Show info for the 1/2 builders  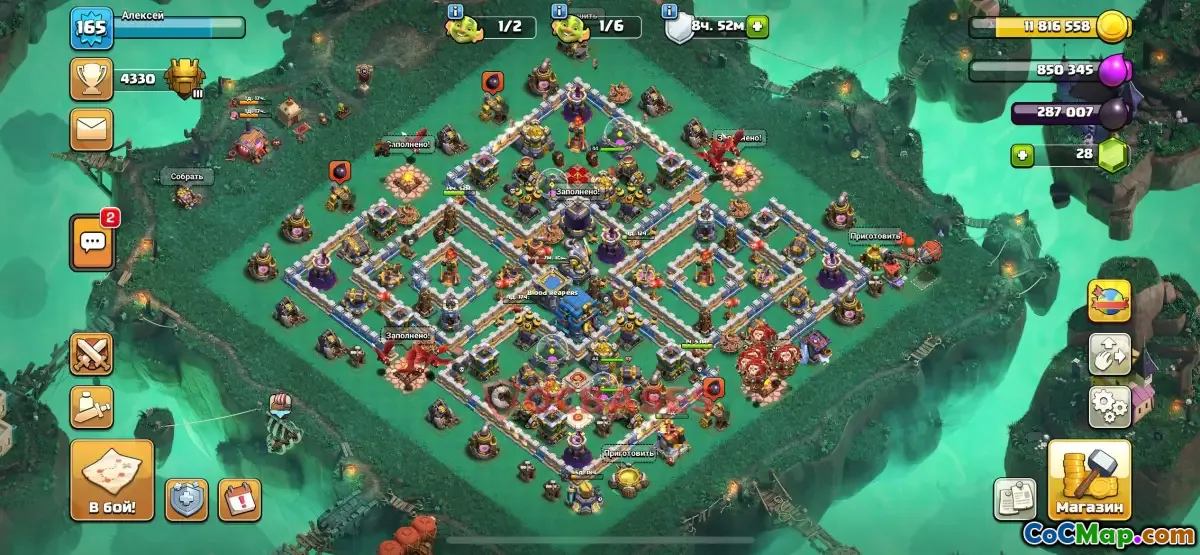(x=456, y=11)
